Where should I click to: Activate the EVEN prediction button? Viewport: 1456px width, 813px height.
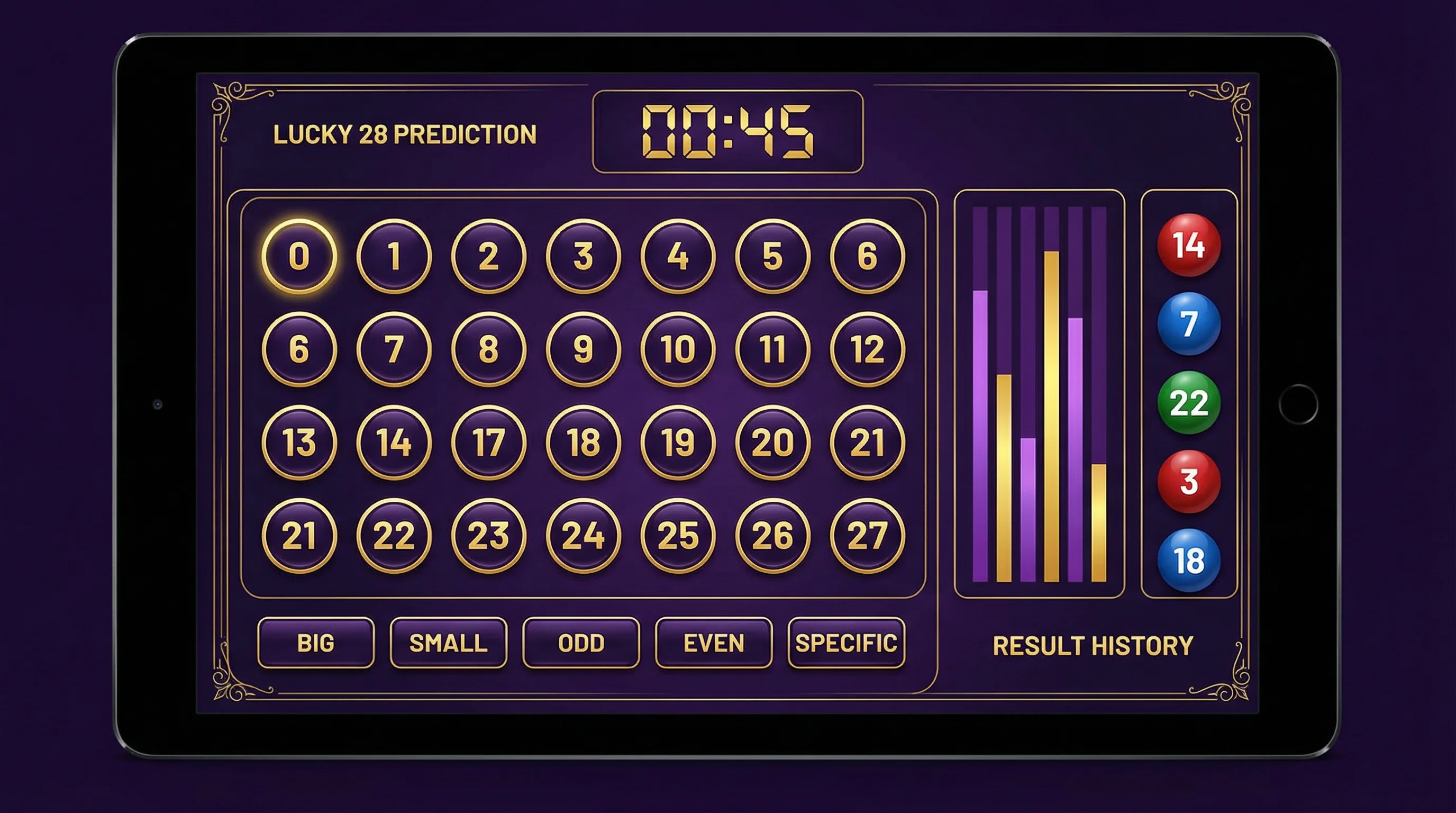[713, 643]
